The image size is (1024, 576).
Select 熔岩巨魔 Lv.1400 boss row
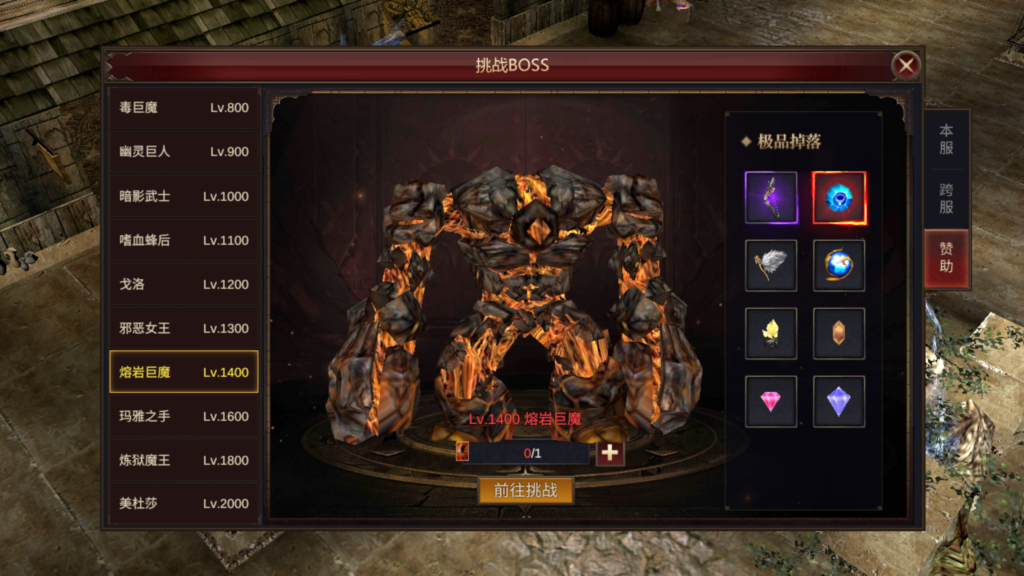[x=183, y=372]
